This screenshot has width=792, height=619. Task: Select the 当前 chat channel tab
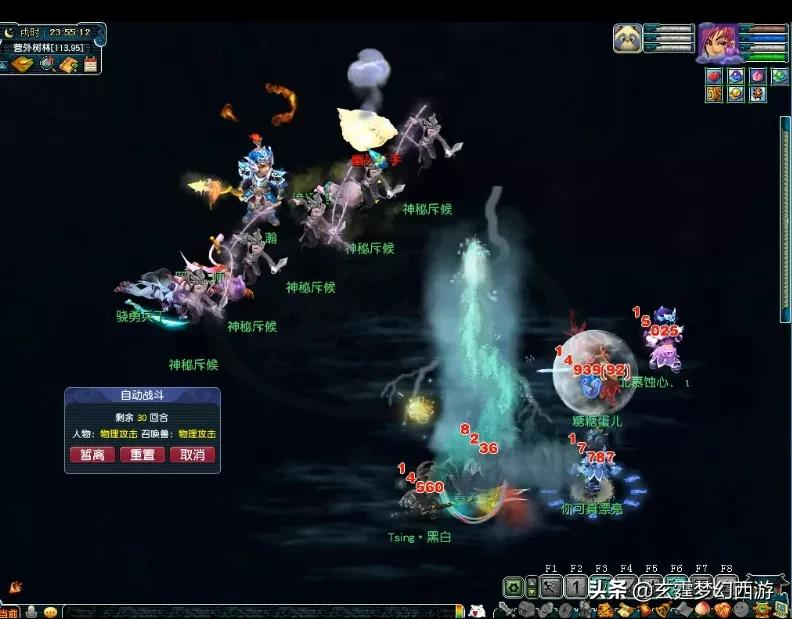(9, 612)
